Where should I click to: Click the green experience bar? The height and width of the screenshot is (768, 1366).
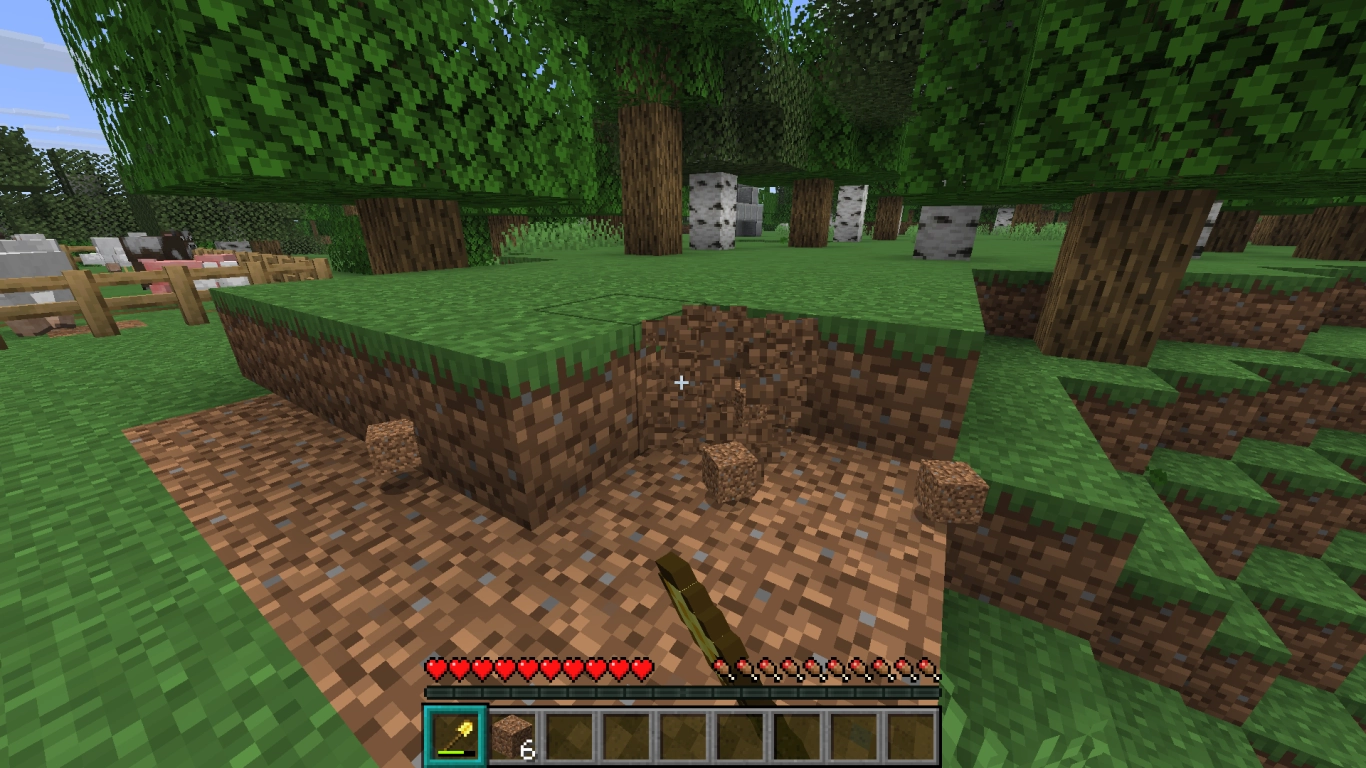pyautogui.click(x=683, y=689)
